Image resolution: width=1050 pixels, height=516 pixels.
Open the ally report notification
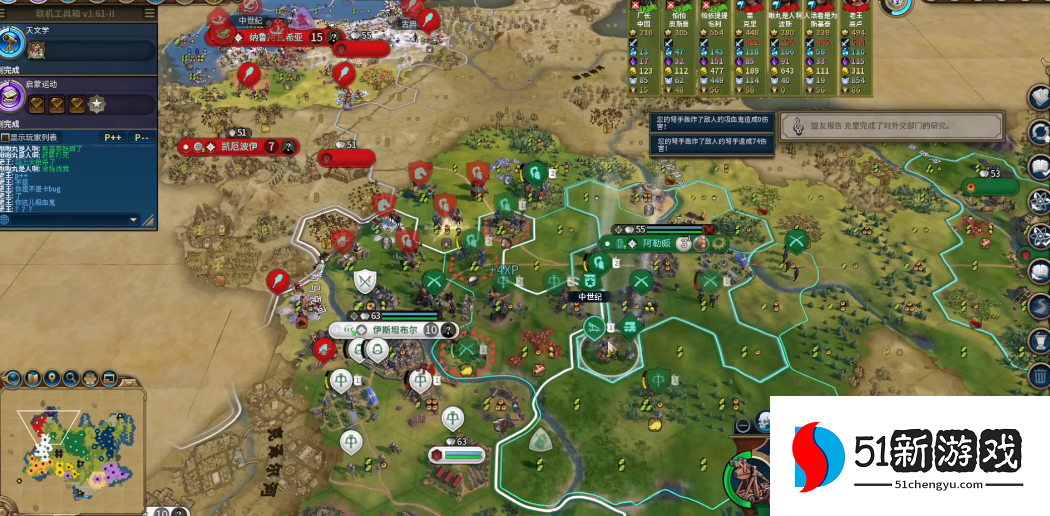(892, 126)
